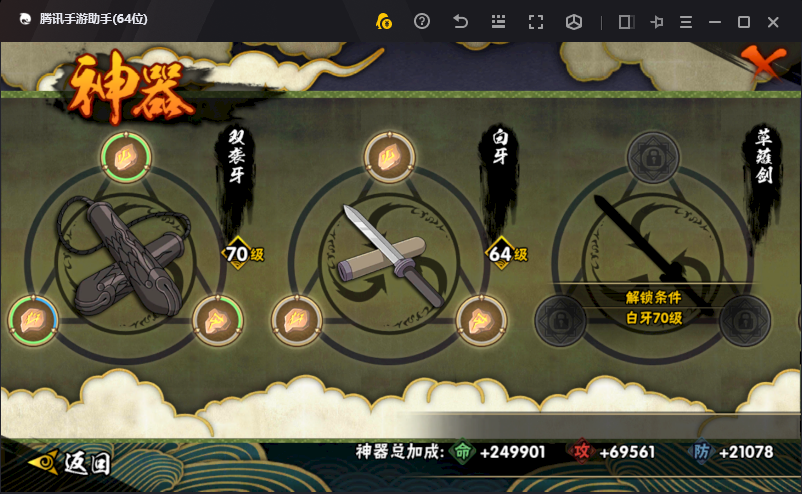This screenshot has height=494, width=802.
Task: Select the 白牙 dagger artifact
Action: (x=390, y=256)
